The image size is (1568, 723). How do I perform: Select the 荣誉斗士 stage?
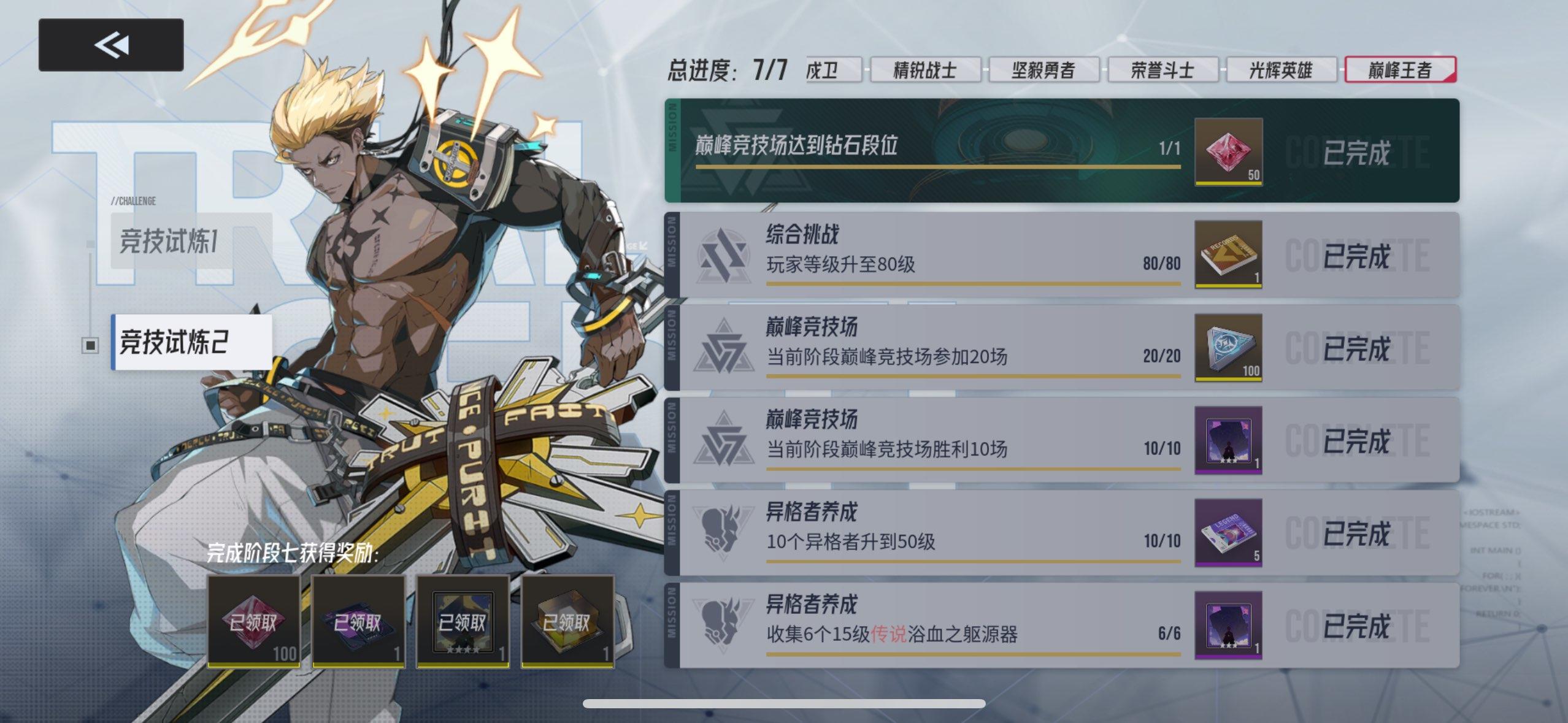point(1164,69)
